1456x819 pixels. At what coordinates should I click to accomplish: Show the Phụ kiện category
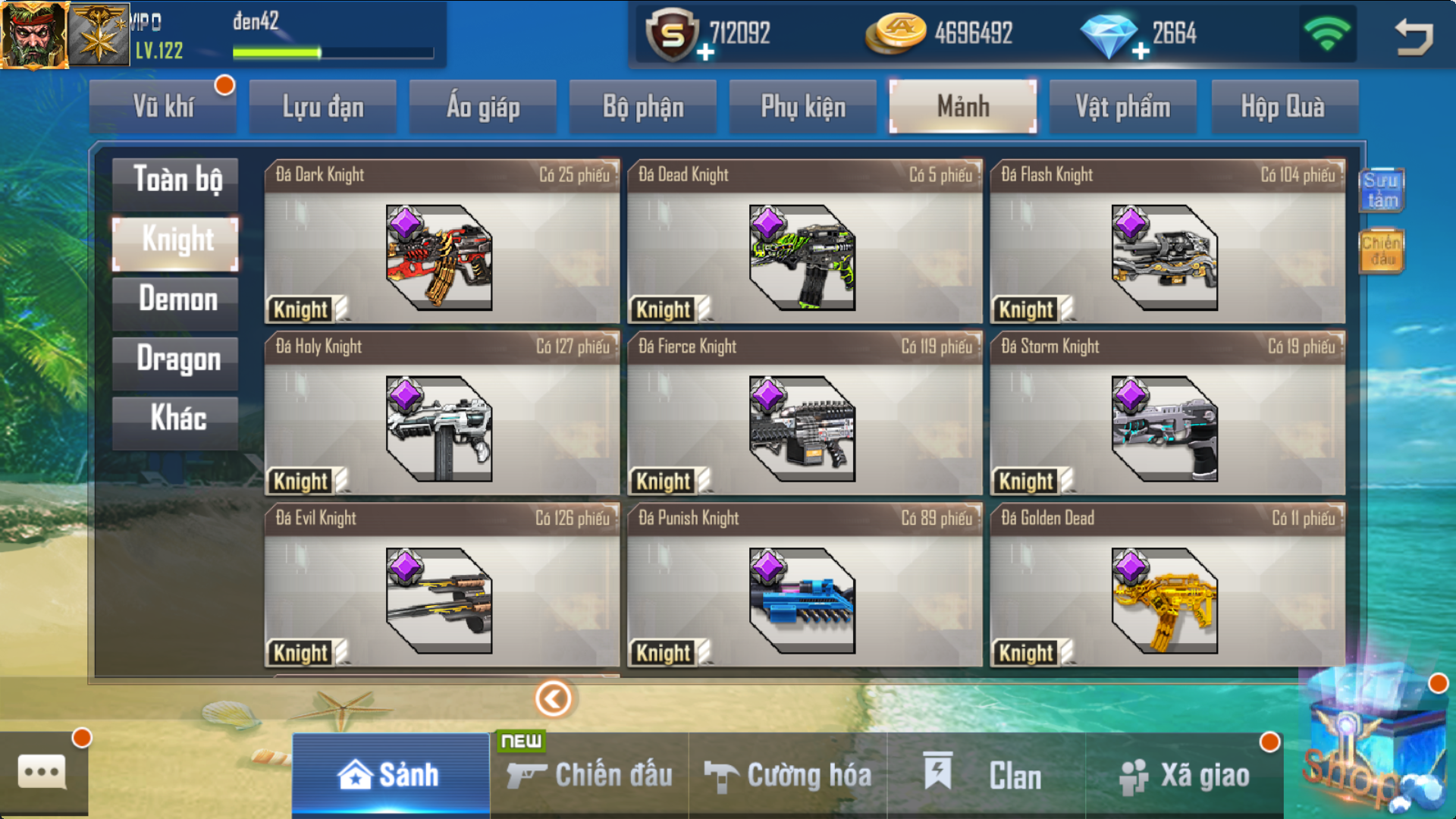pos(803,107)
